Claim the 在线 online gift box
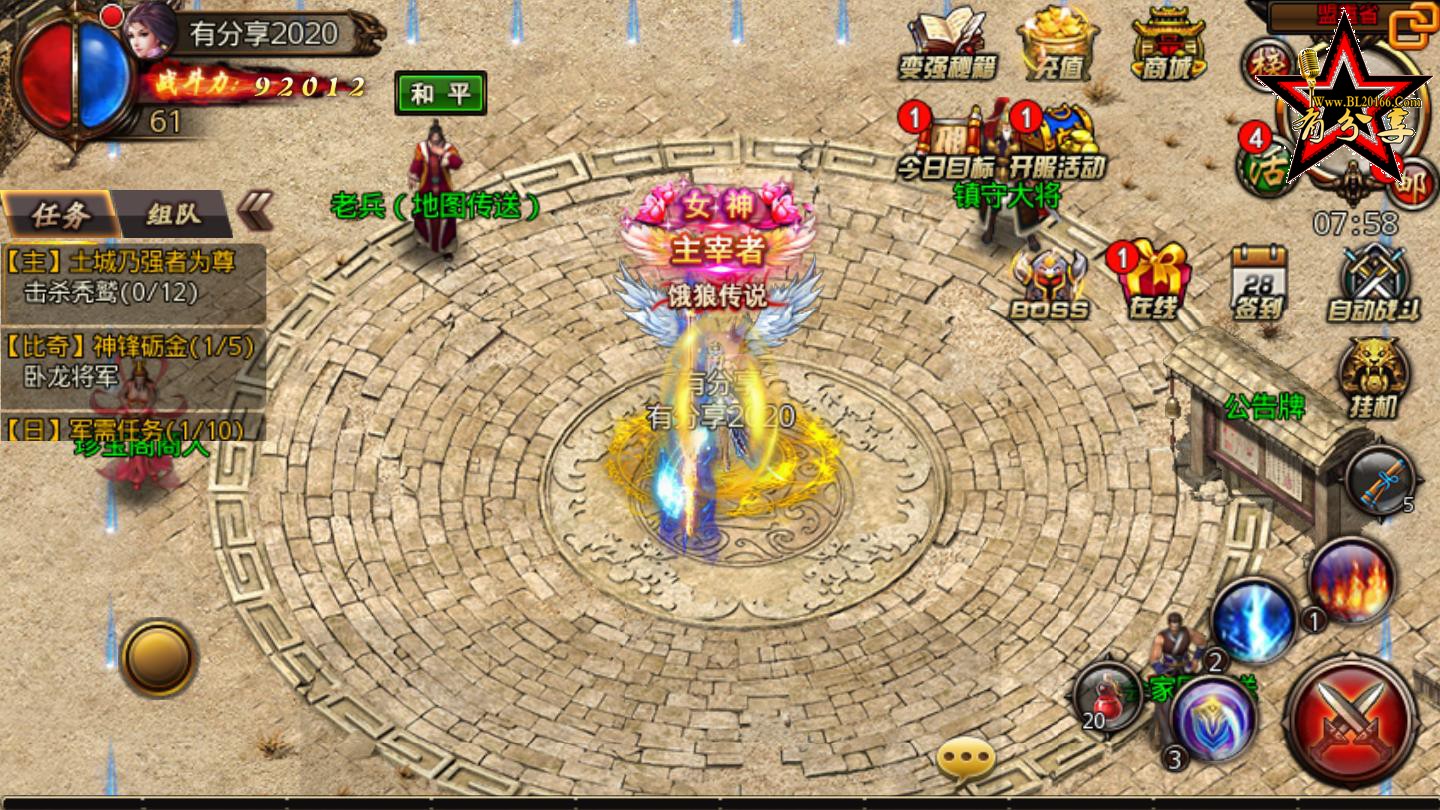 point(1152,283)
